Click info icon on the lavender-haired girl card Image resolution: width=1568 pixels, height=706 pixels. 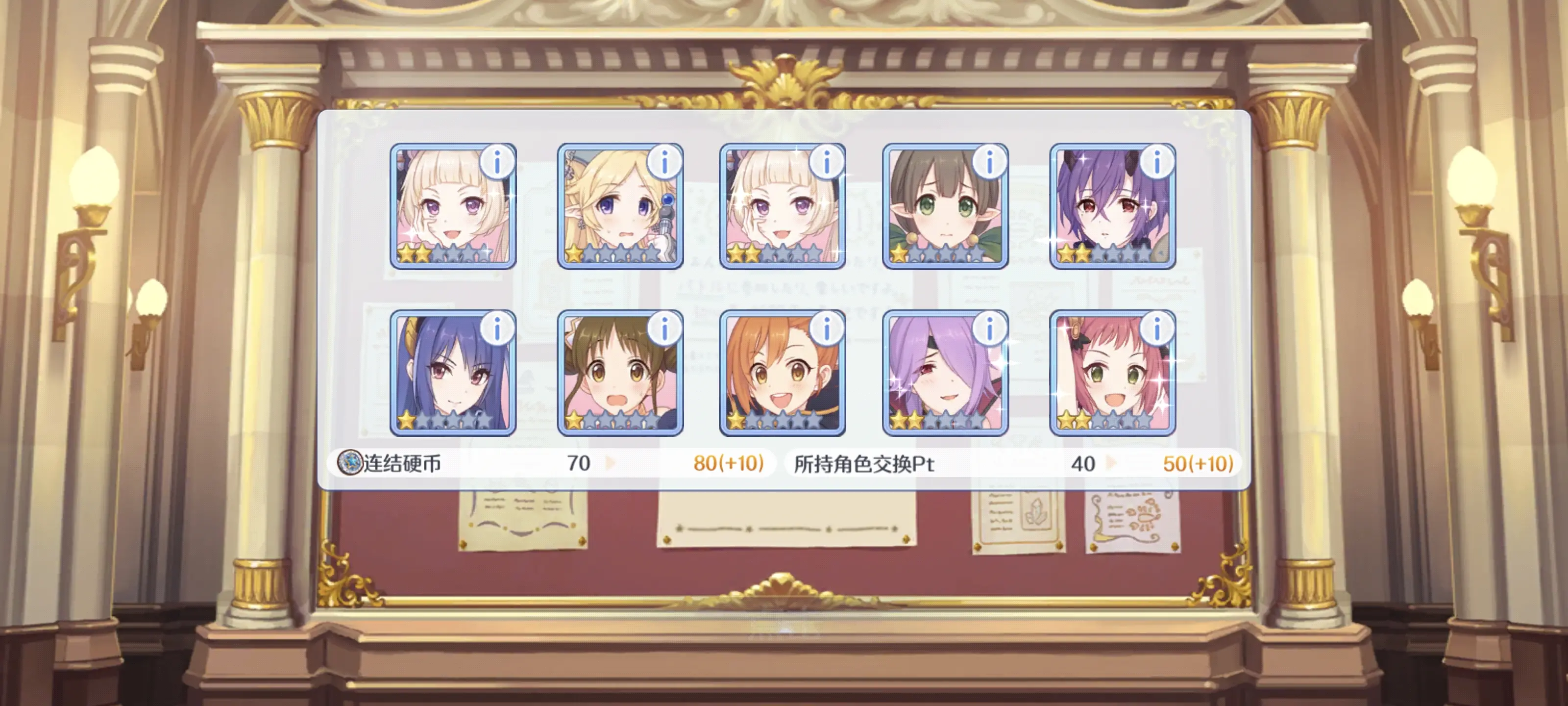pos(989,329)
